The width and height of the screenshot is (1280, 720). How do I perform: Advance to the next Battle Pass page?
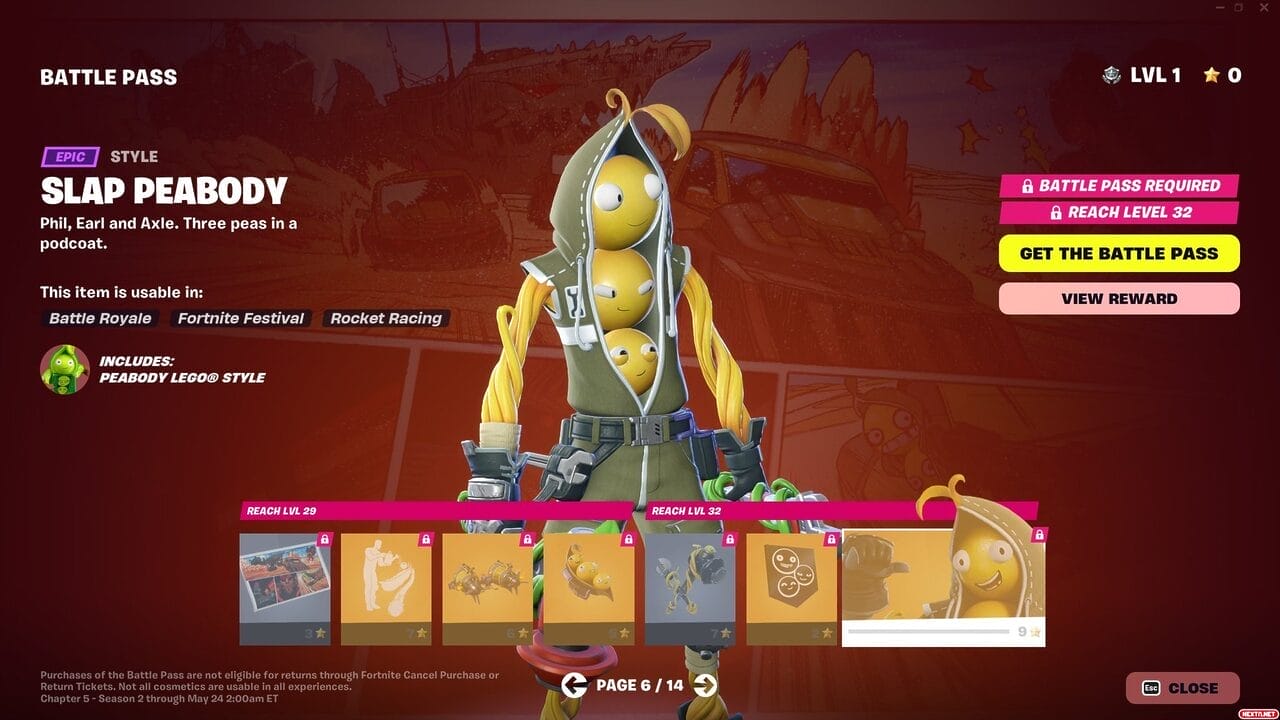[705, 685]
